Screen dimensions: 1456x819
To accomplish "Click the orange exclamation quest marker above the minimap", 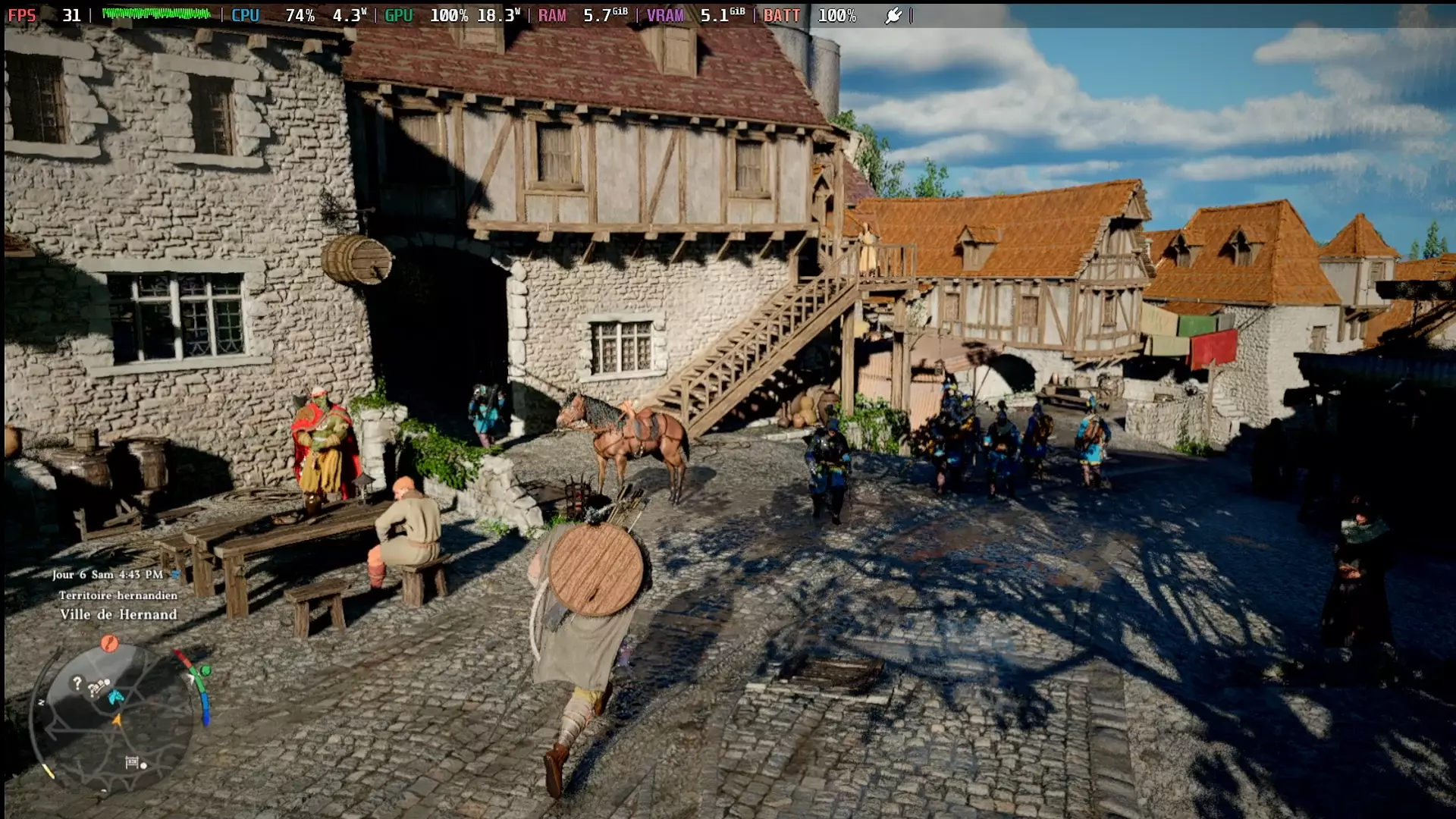I will (x=109, y=644).
